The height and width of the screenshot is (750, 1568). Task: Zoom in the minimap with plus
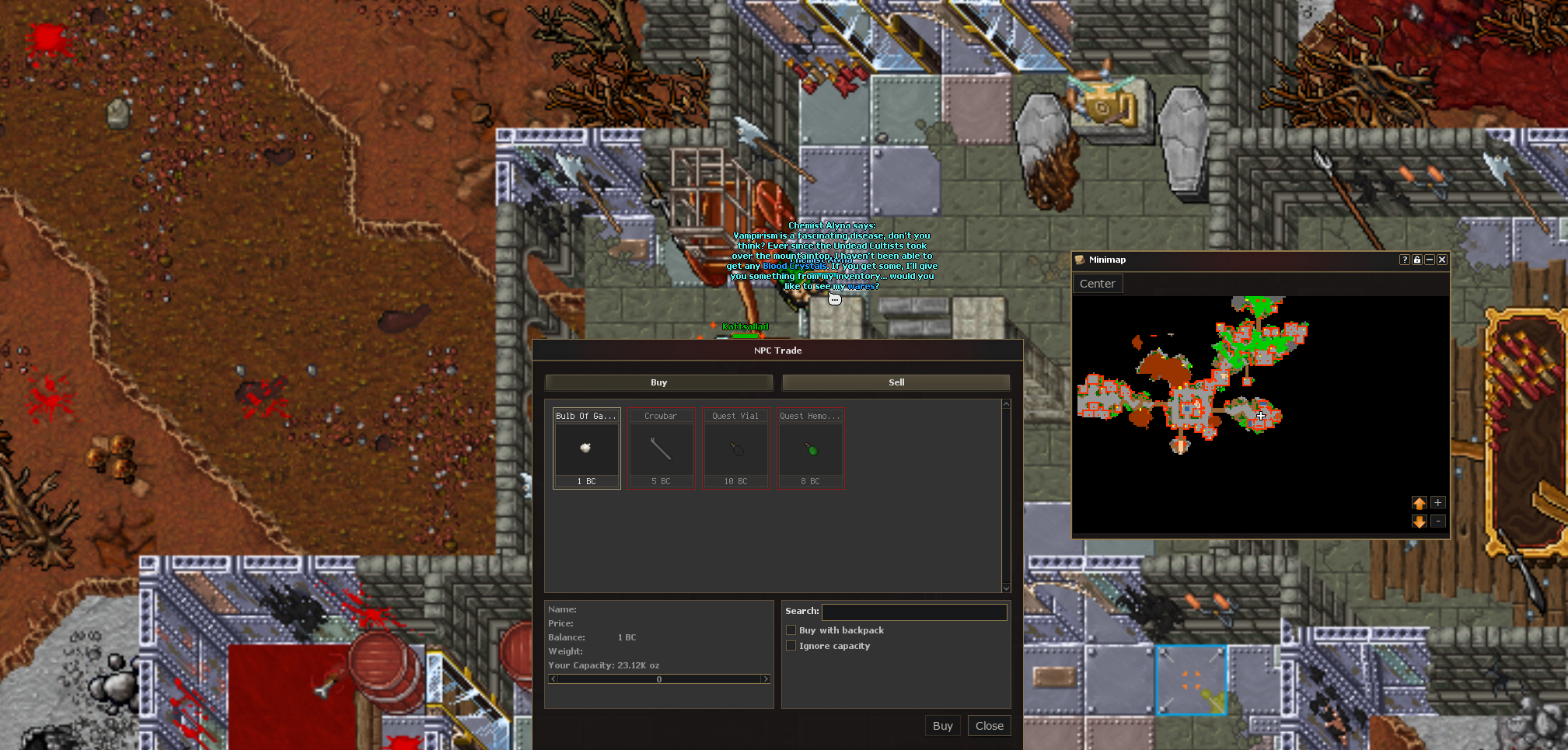click(1438, 503)
